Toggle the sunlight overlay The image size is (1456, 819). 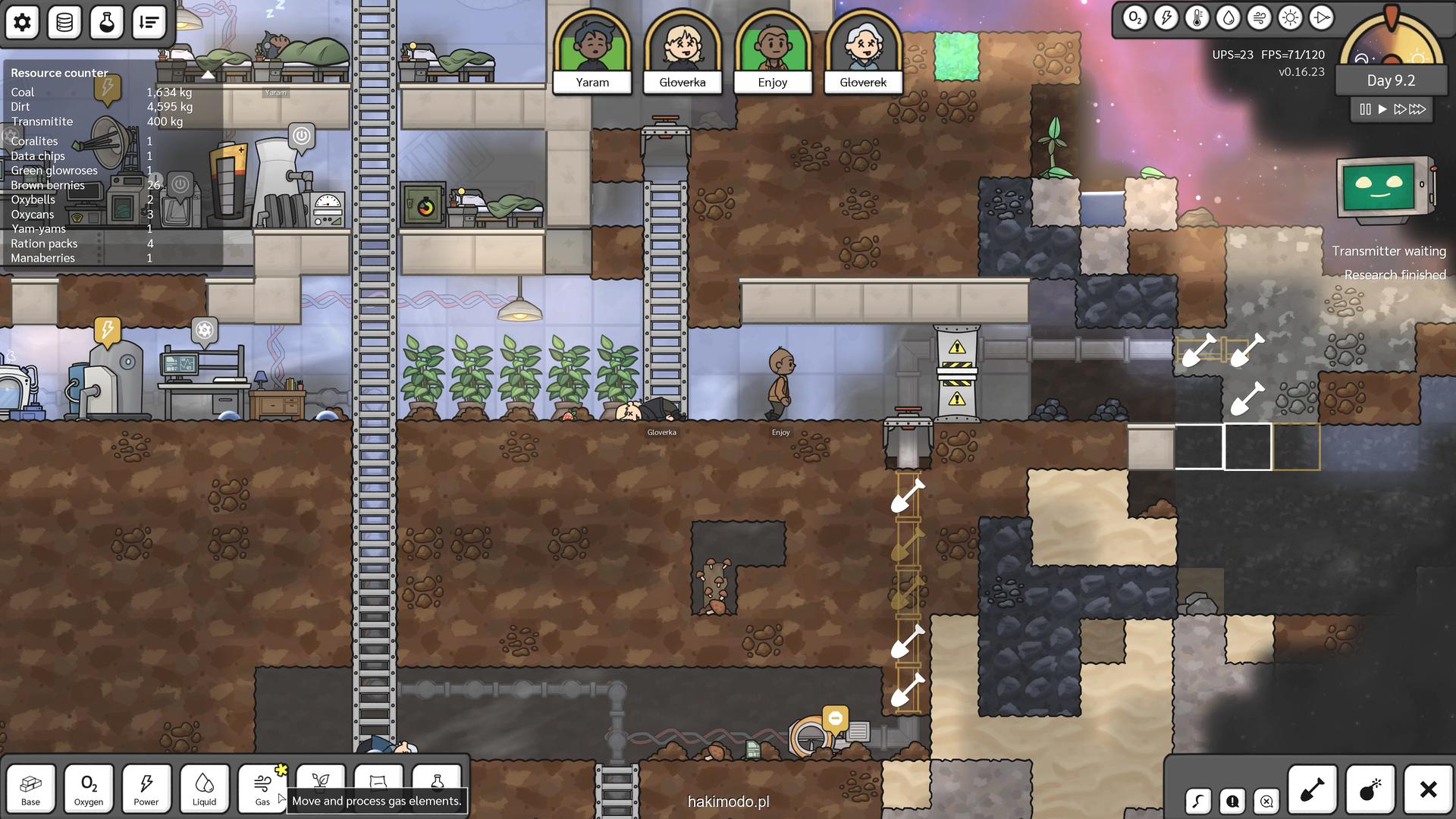pos(1290,18)
